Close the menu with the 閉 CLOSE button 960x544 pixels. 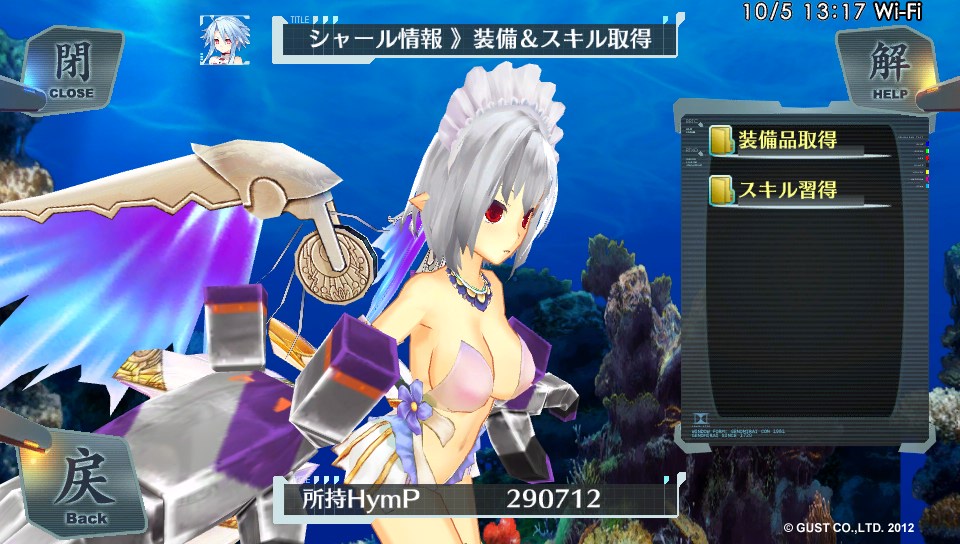[x=70, y=68]
